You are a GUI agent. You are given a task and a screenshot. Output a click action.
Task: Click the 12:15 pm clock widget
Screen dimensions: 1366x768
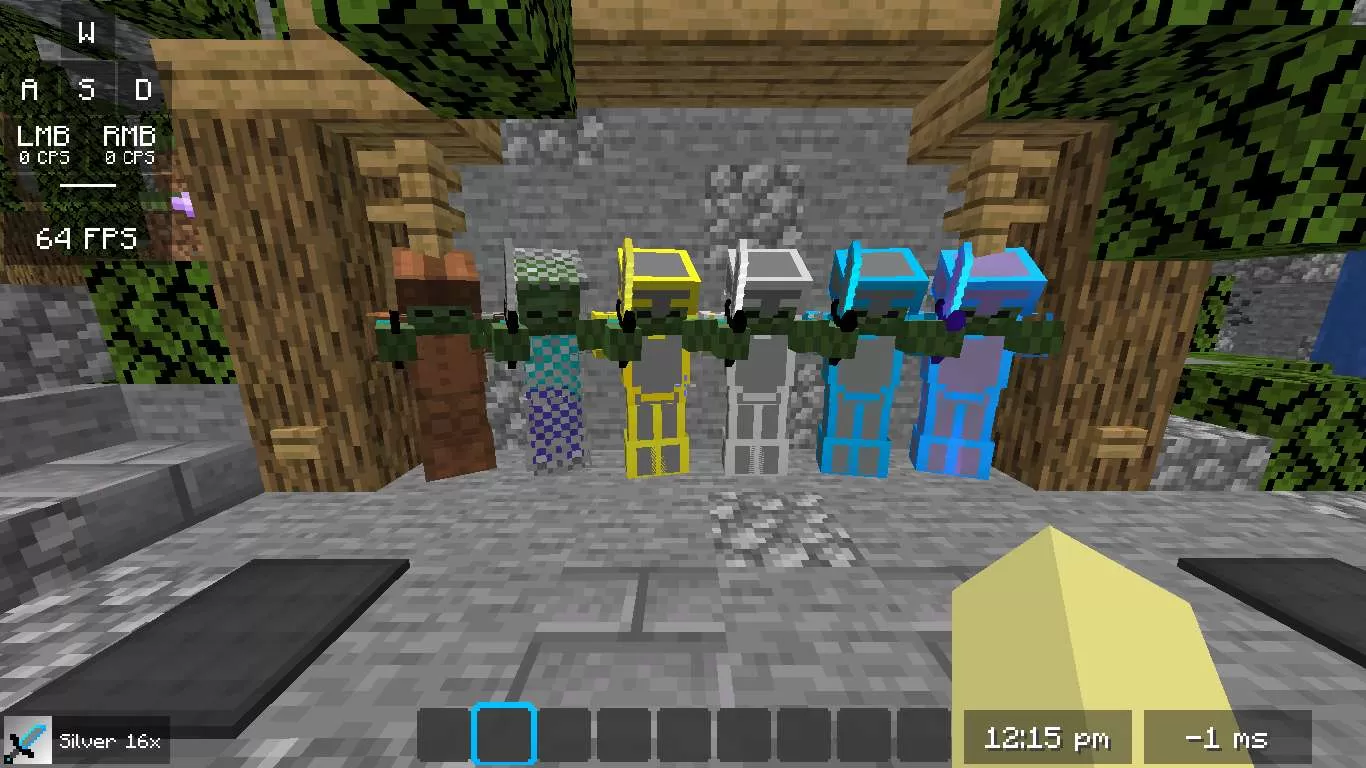click(x=1046, y=738)
